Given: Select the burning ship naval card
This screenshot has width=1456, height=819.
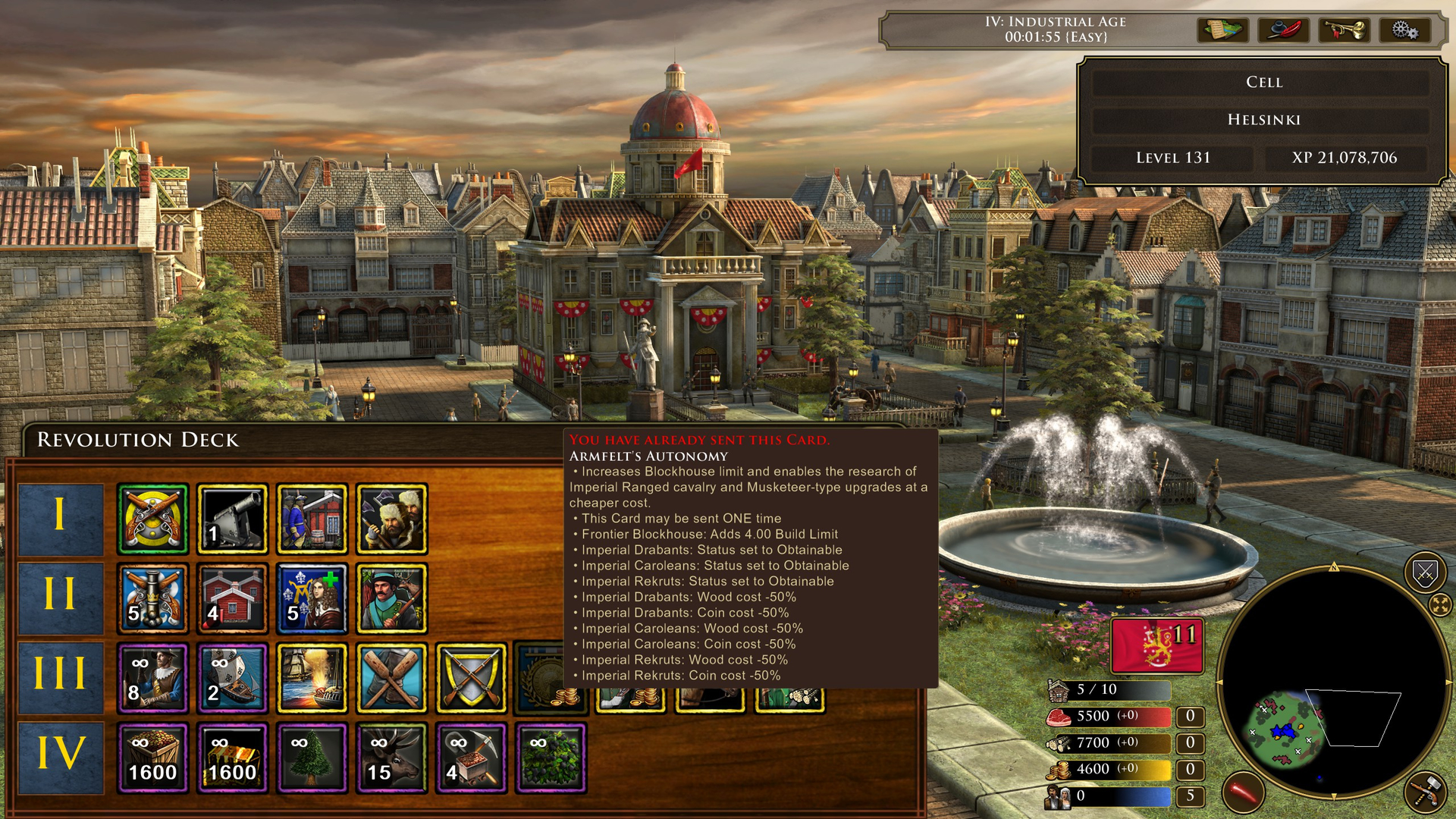Looking at the screenshot, I should point(312,679).
